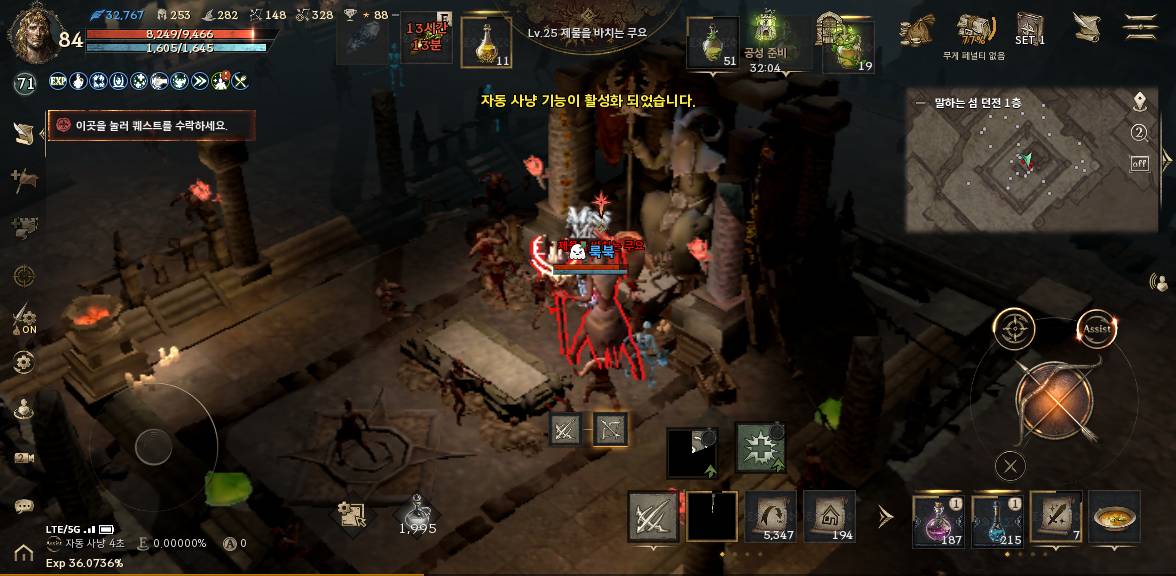This screenshot has height=576, width=1176.
Task: Use the blue potion with 215 count
Action: click(996, 519)
